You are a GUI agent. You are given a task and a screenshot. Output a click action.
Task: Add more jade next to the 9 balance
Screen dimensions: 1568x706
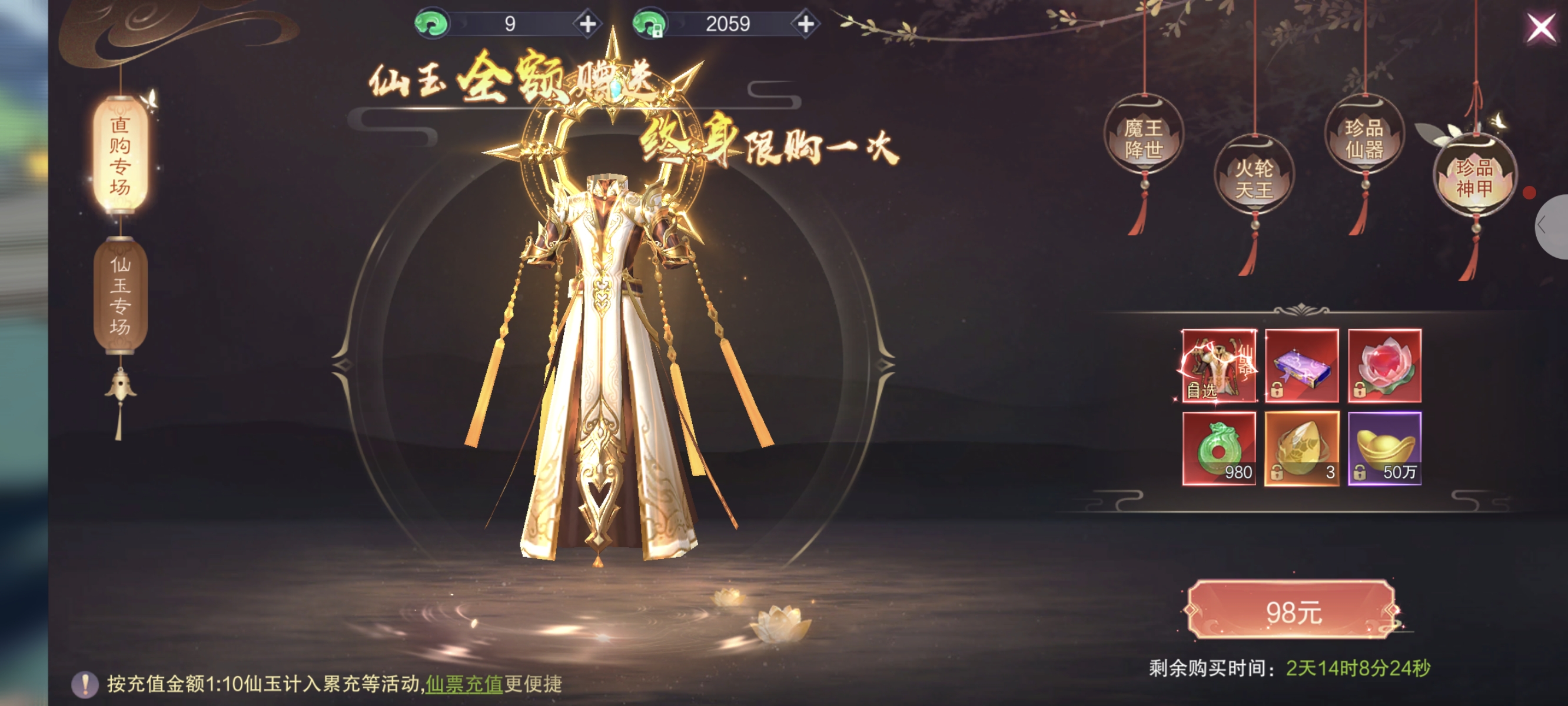tap(587, 24)
